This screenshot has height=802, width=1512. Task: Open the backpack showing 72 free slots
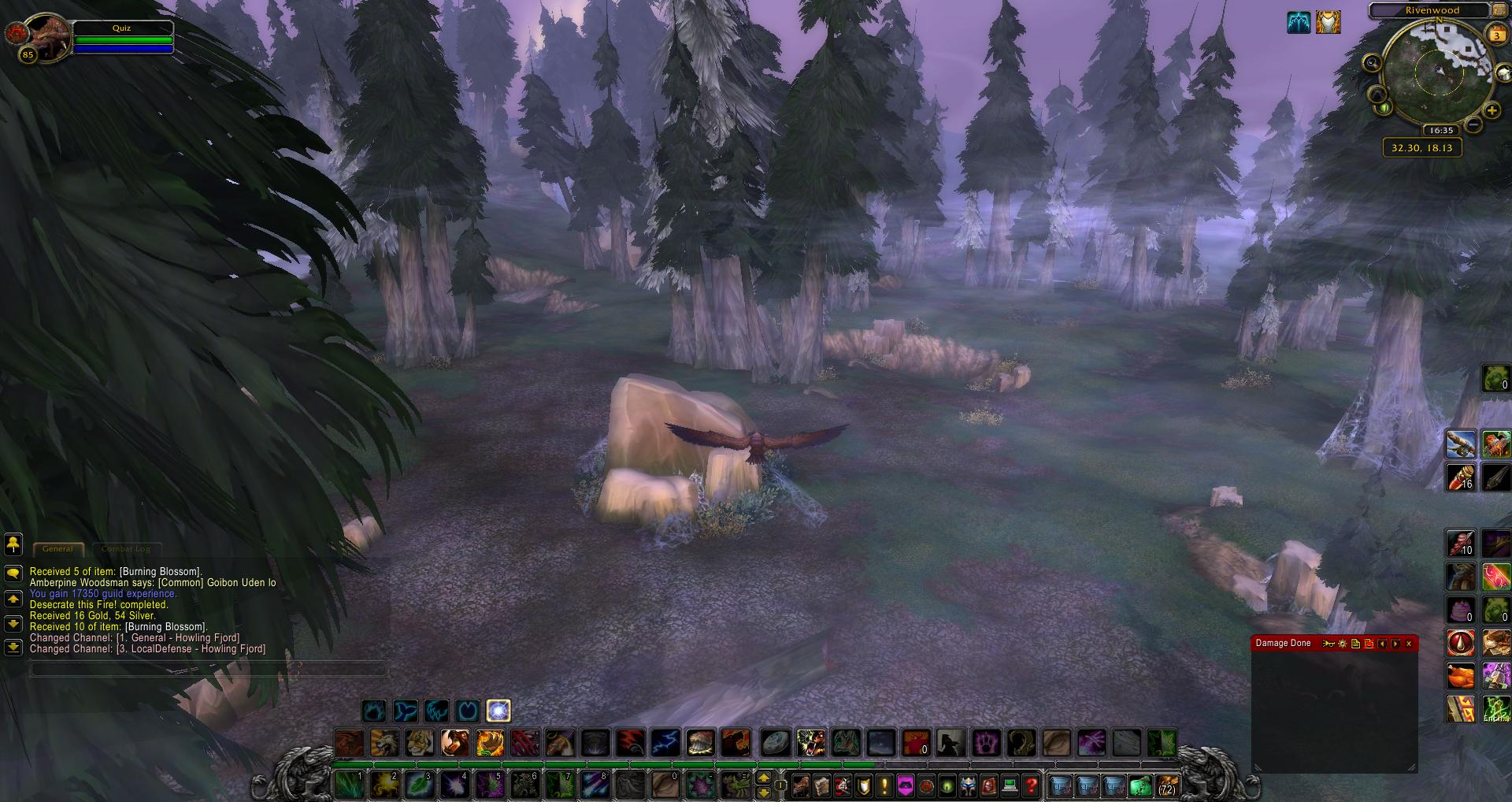point(1166,785)
